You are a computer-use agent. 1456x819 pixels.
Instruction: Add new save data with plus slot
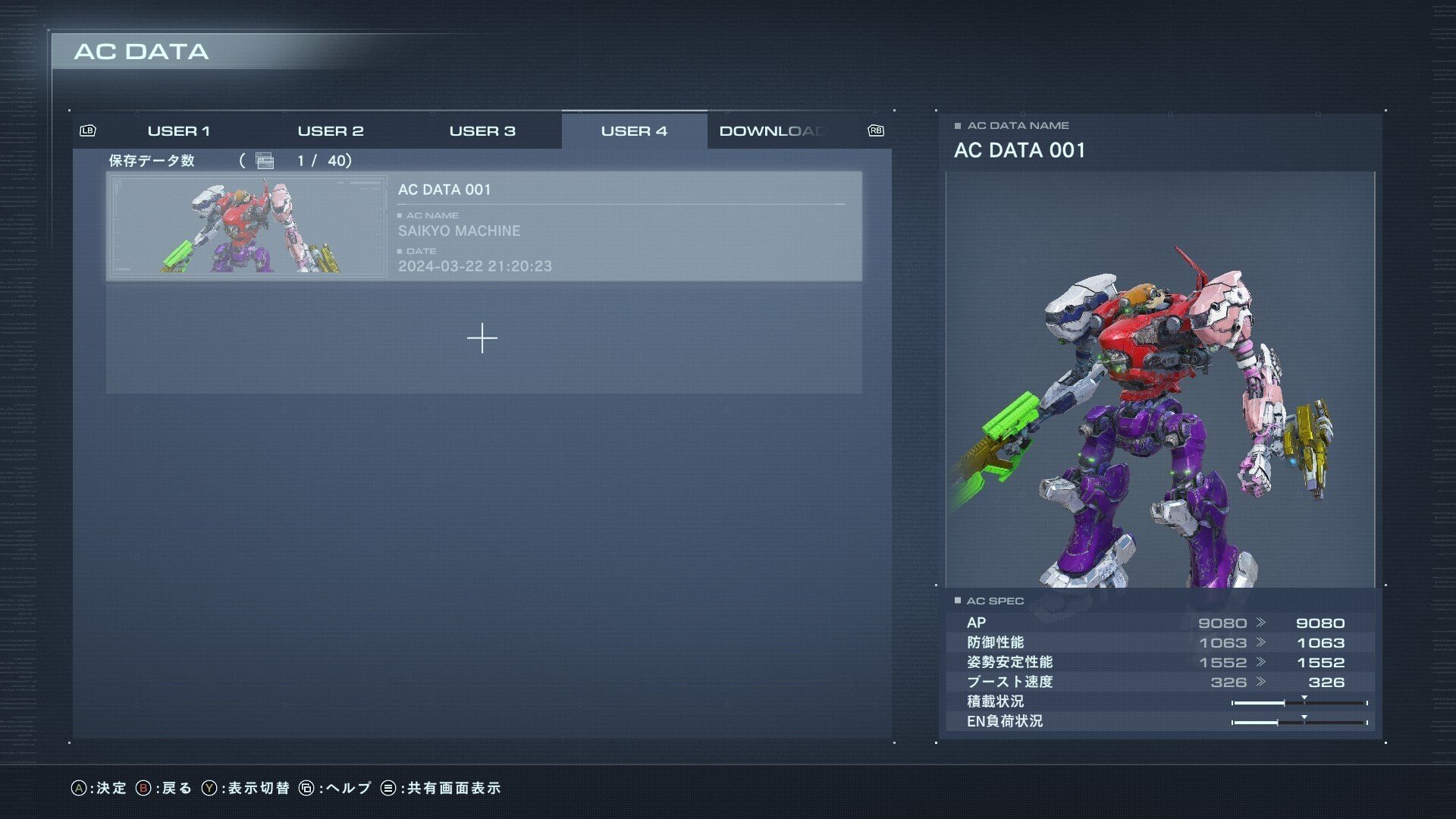(482, 338)
